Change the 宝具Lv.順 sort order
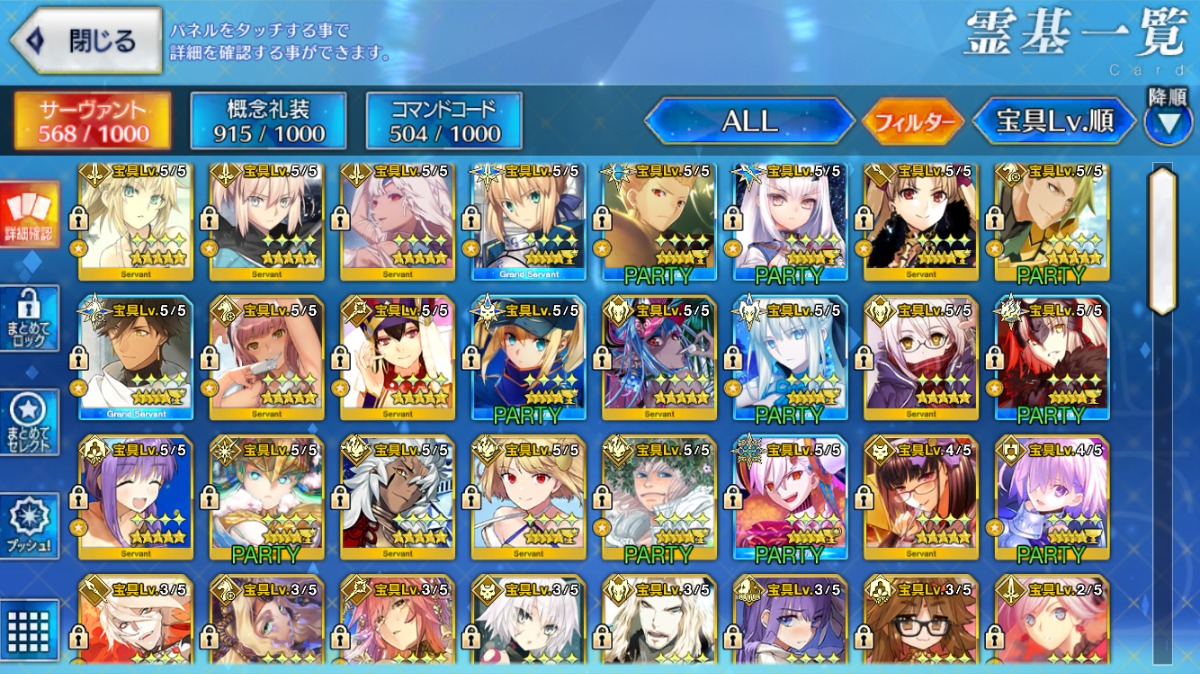Viewport: 1200px width, 674px height. tap(1055, 122)
